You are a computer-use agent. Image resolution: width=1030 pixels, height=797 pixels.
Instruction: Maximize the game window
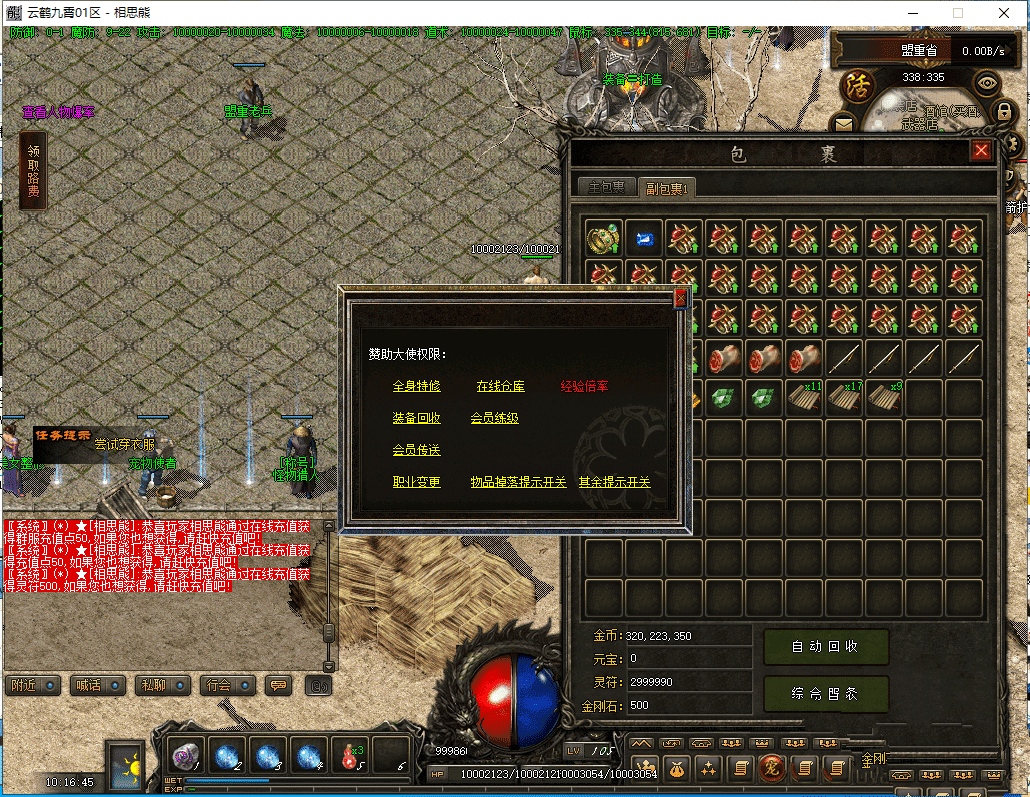pyautogui.click(x=958, y=13)
